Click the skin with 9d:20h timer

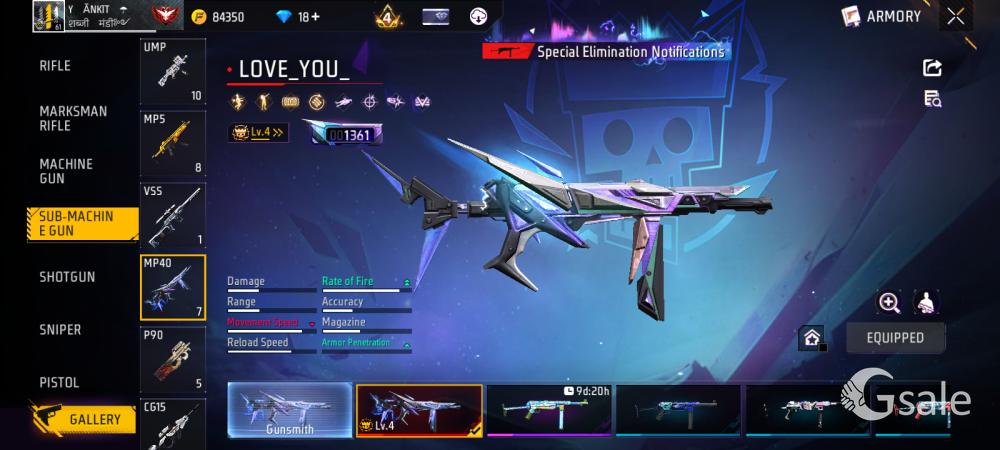click(548, 410)
